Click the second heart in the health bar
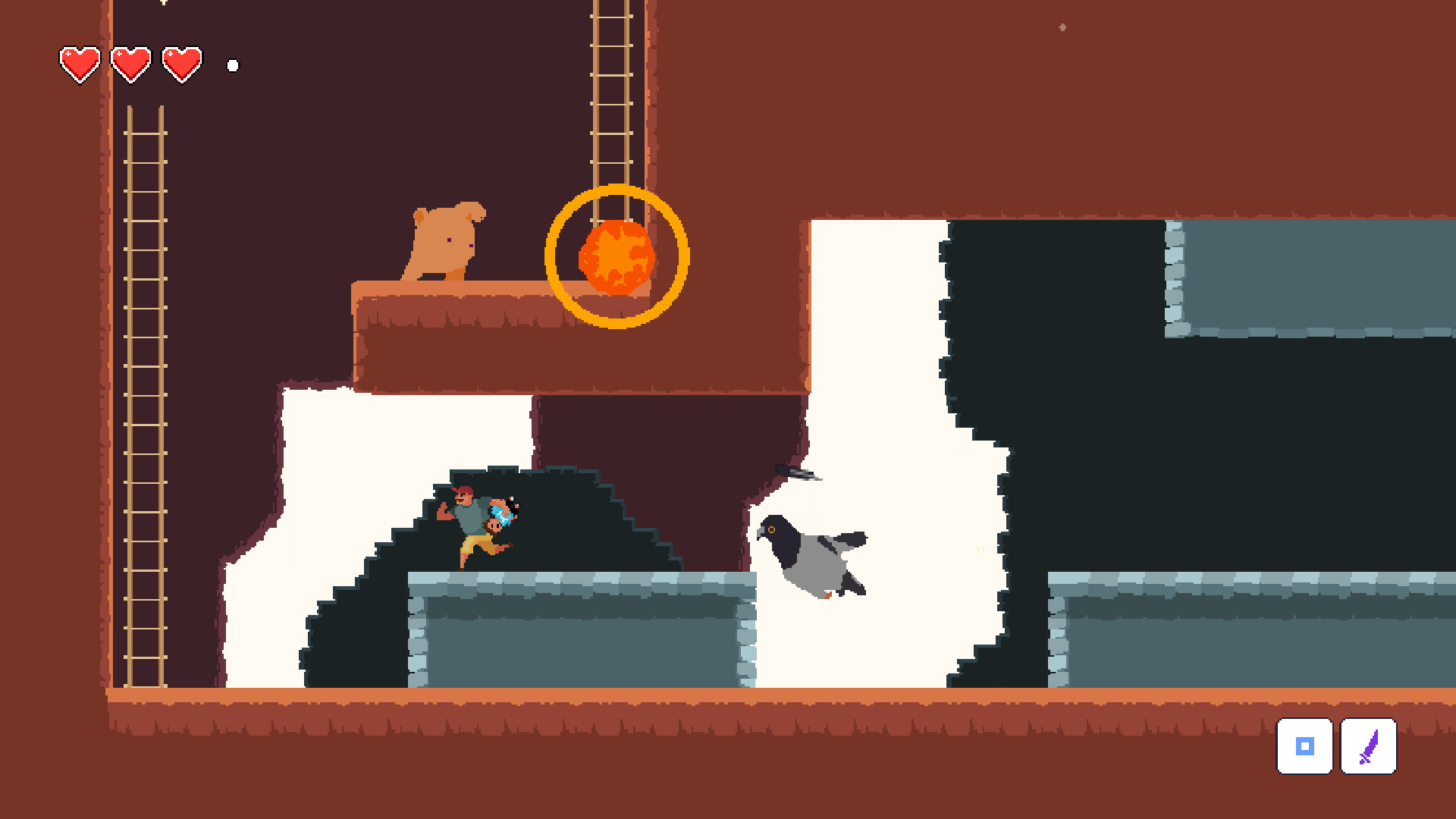This screenshot has width=1456, height=819. tap(129, 63)
